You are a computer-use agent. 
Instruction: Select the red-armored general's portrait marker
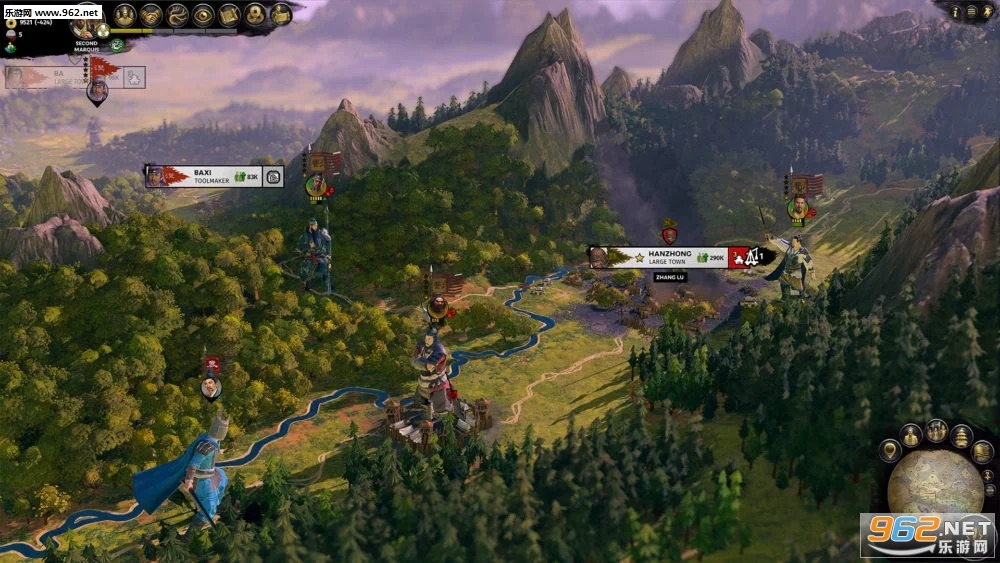click(x=437, y=305)
